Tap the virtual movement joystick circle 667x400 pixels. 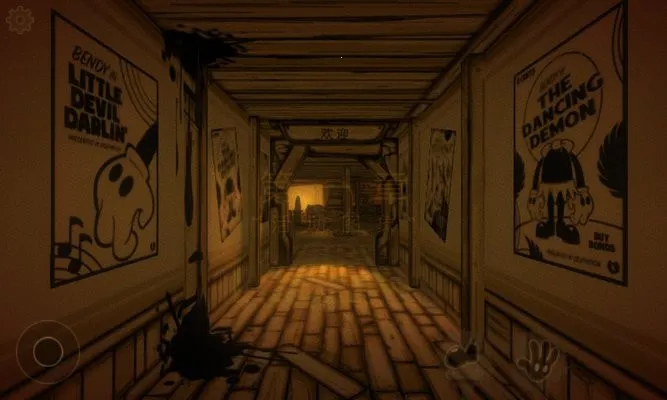click(47, 351)
